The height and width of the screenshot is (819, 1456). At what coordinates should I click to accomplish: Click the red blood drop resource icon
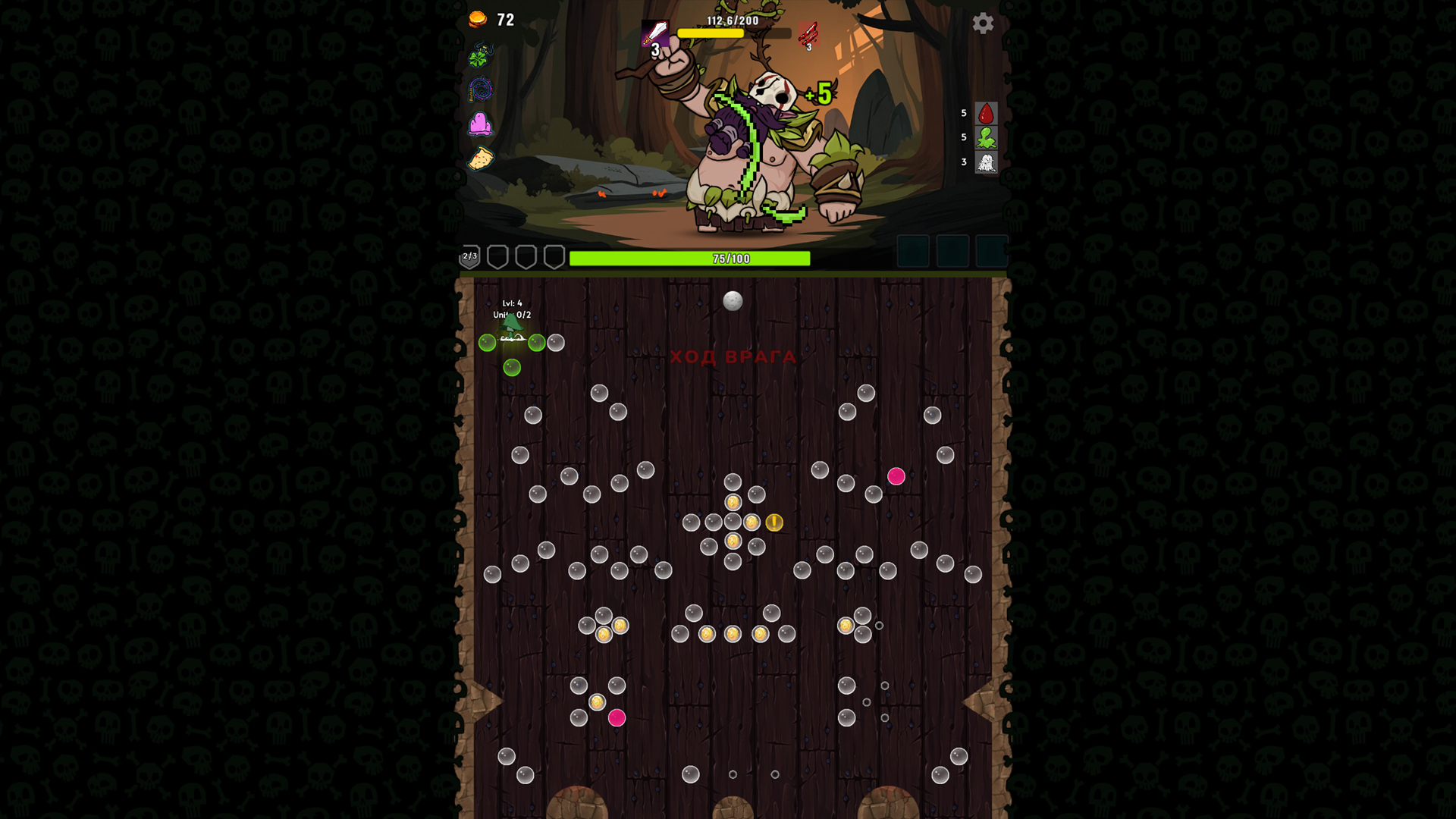[987, 114]
